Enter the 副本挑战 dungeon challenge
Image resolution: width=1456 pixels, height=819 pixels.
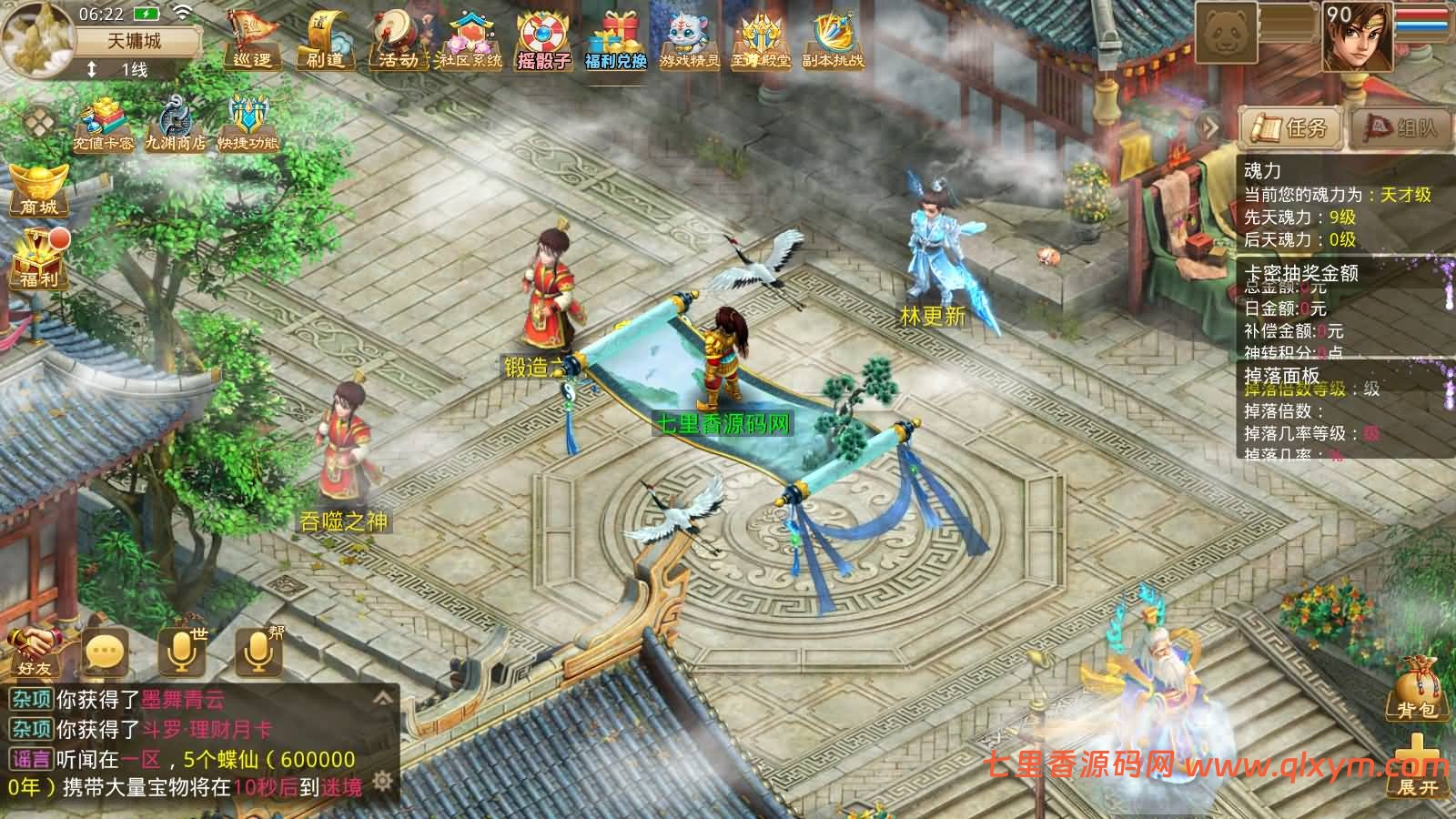832,41
